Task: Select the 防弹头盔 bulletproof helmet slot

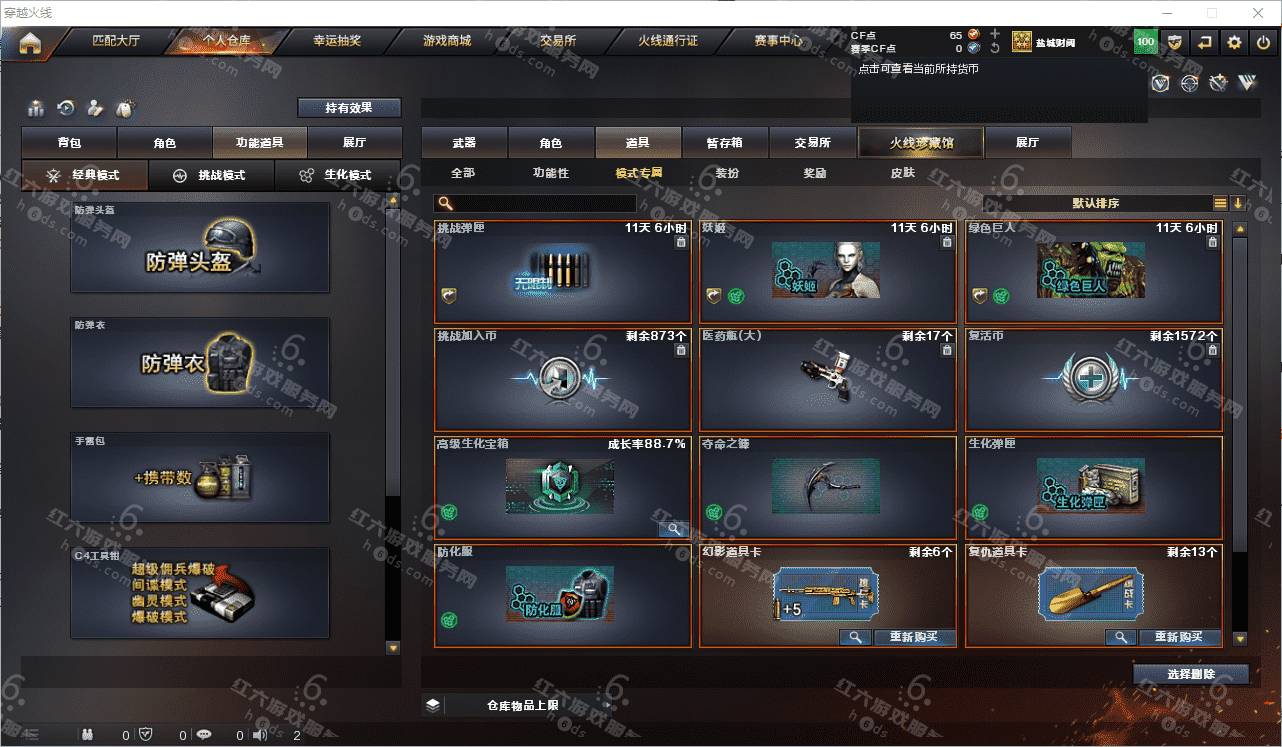Action: (x=200, y=249)
